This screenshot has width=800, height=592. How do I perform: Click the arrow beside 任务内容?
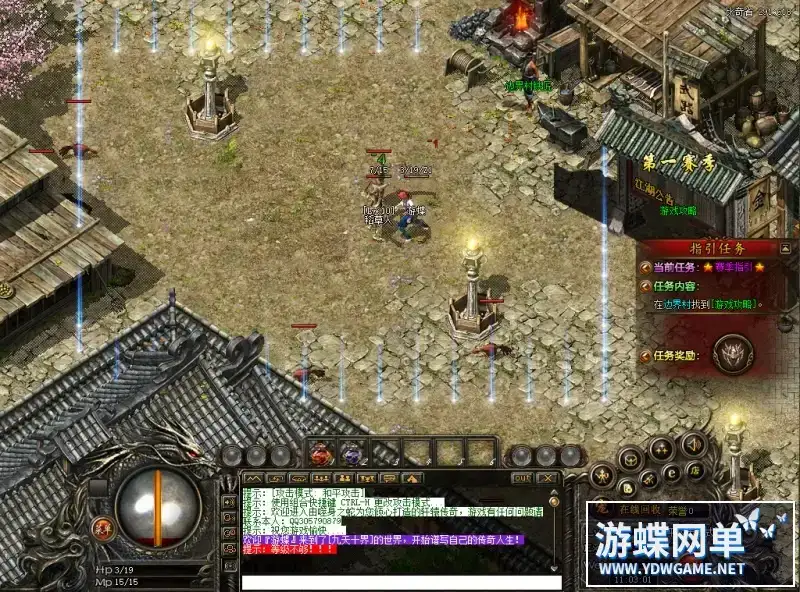645,286
